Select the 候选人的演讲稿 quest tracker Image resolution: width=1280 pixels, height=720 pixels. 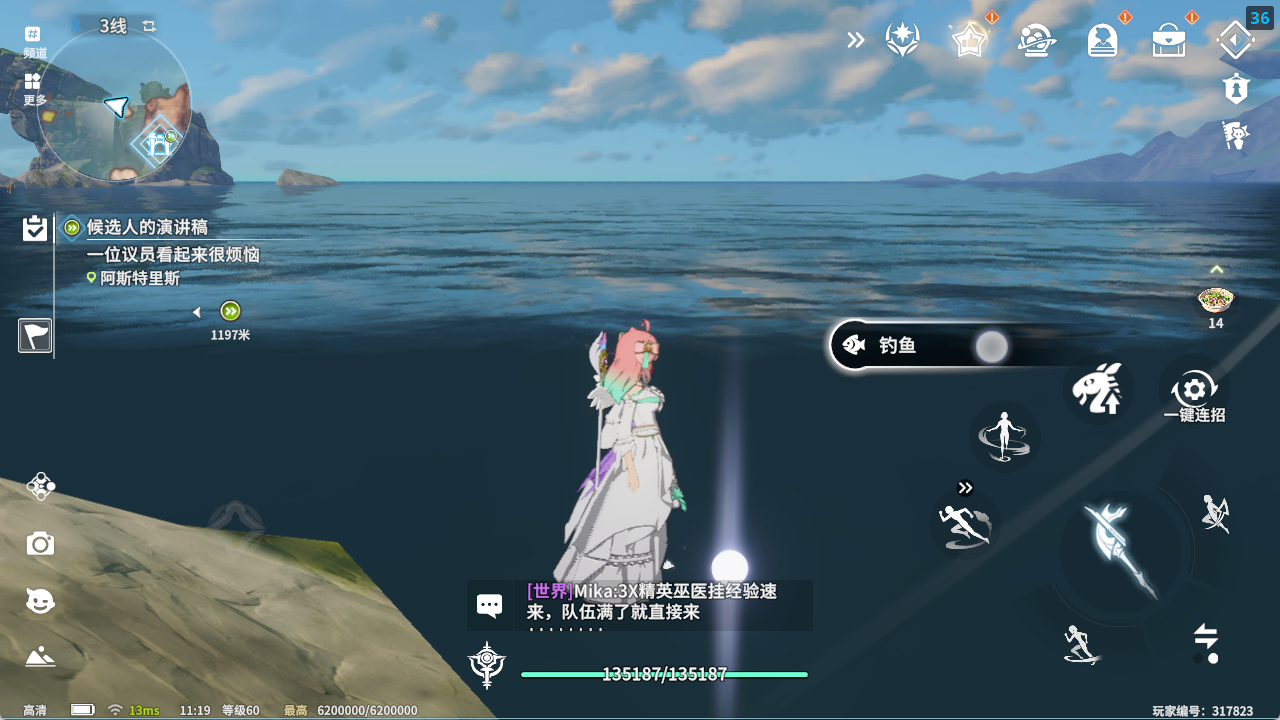[x=147, y=228]
